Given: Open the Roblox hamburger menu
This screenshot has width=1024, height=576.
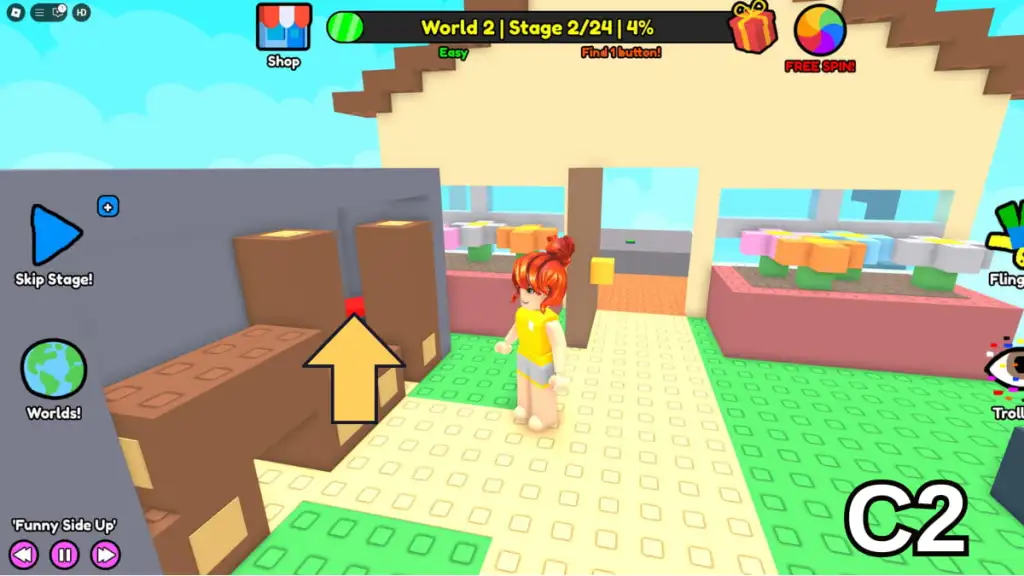Looking at the screenshot, I should [x=38, y=13].
